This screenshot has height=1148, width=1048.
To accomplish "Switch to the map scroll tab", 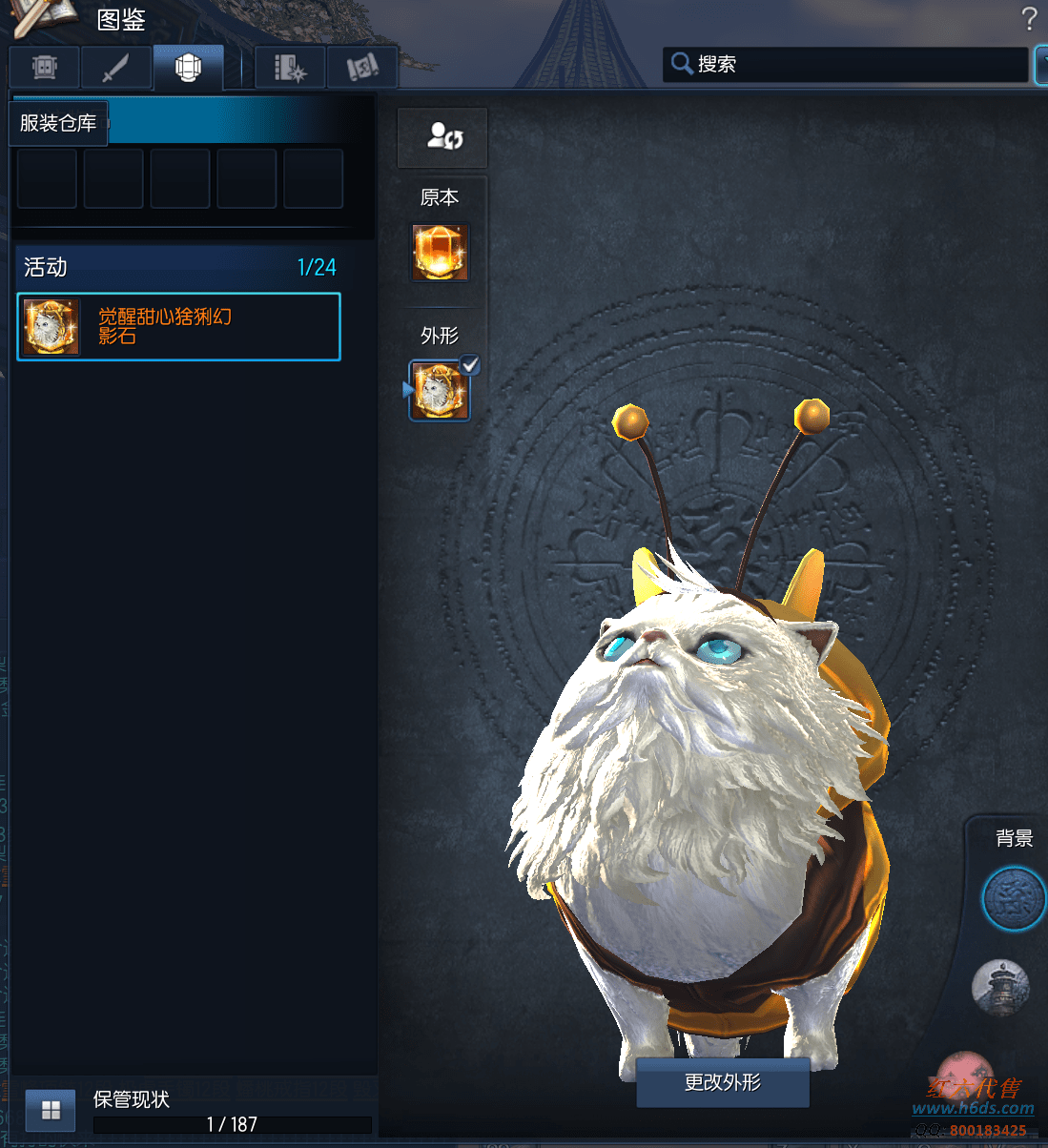I will pos(361,68).
